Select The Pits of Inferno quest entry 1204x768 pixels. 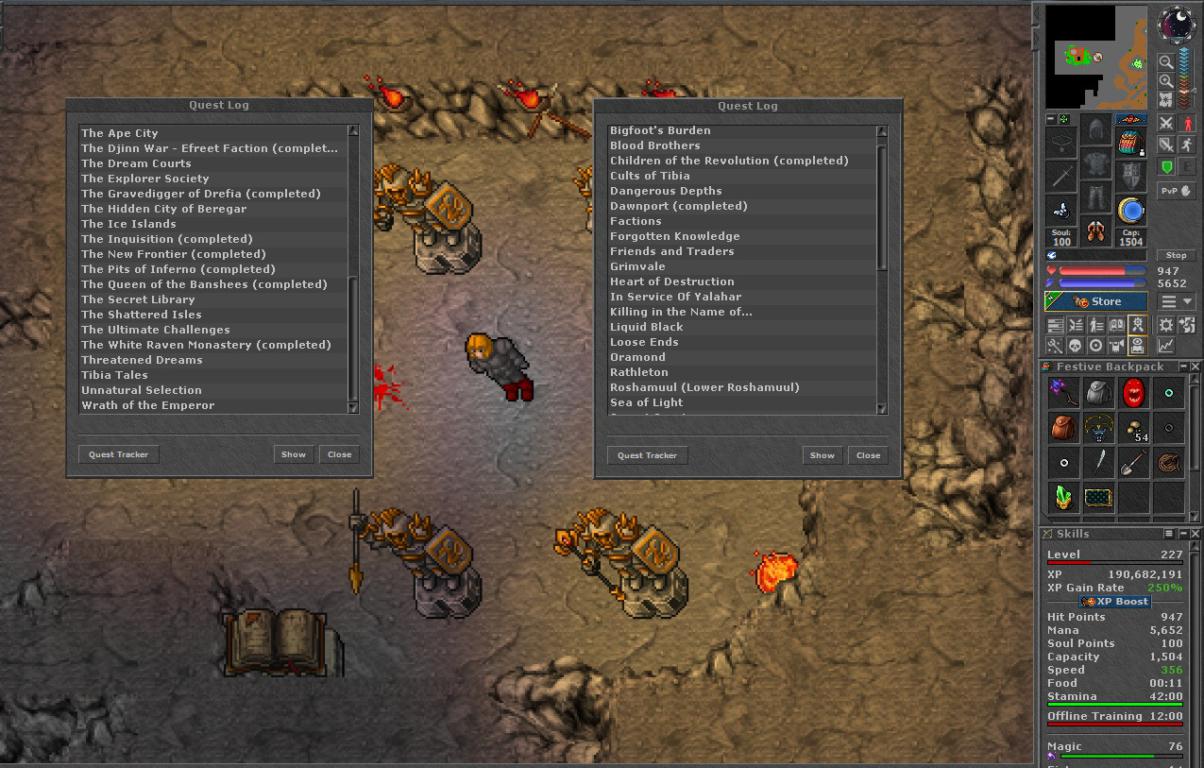(178, 269)
